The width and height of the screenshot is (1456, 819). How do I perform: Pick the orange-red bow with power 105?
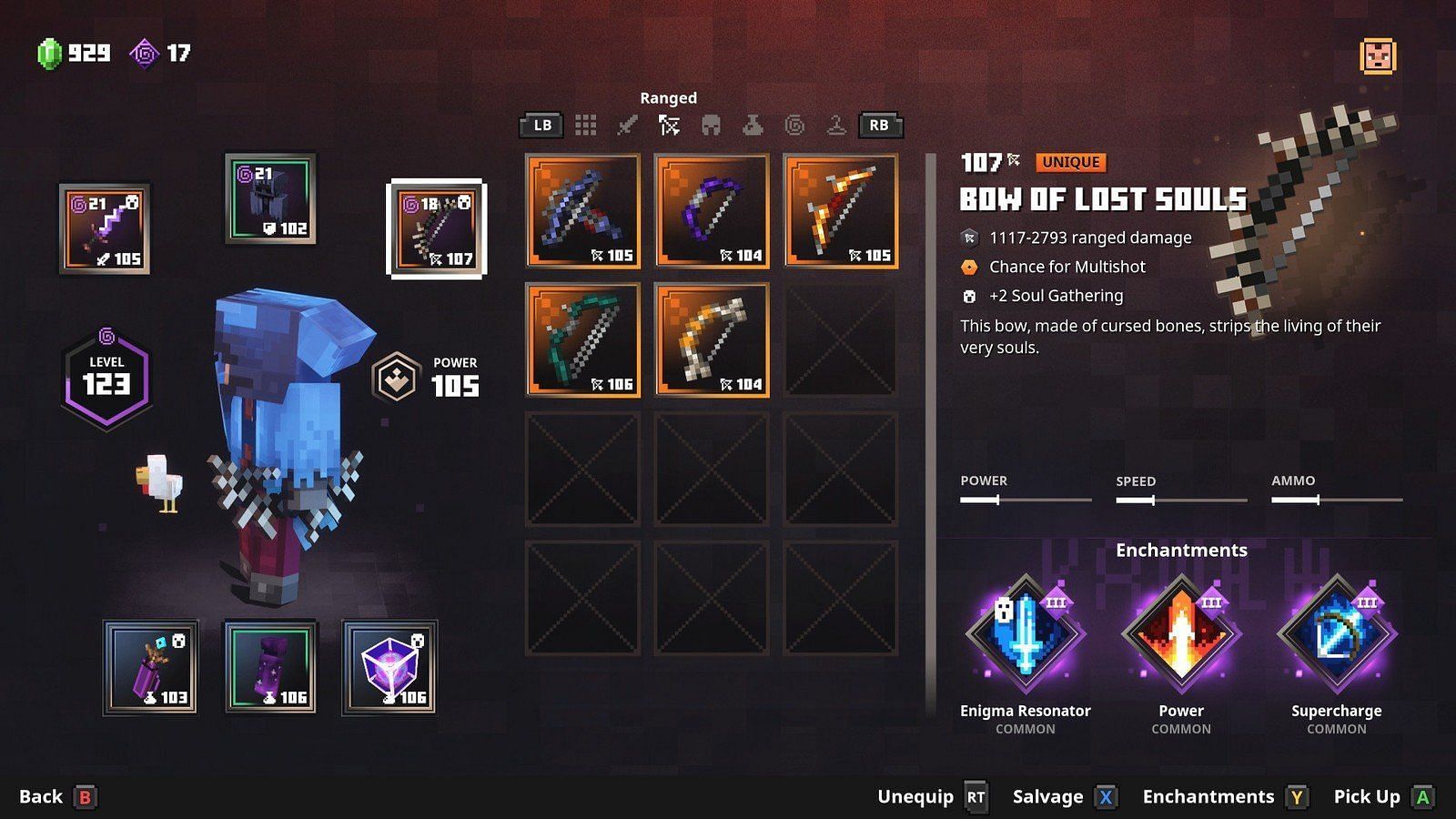tap(841, 211)
